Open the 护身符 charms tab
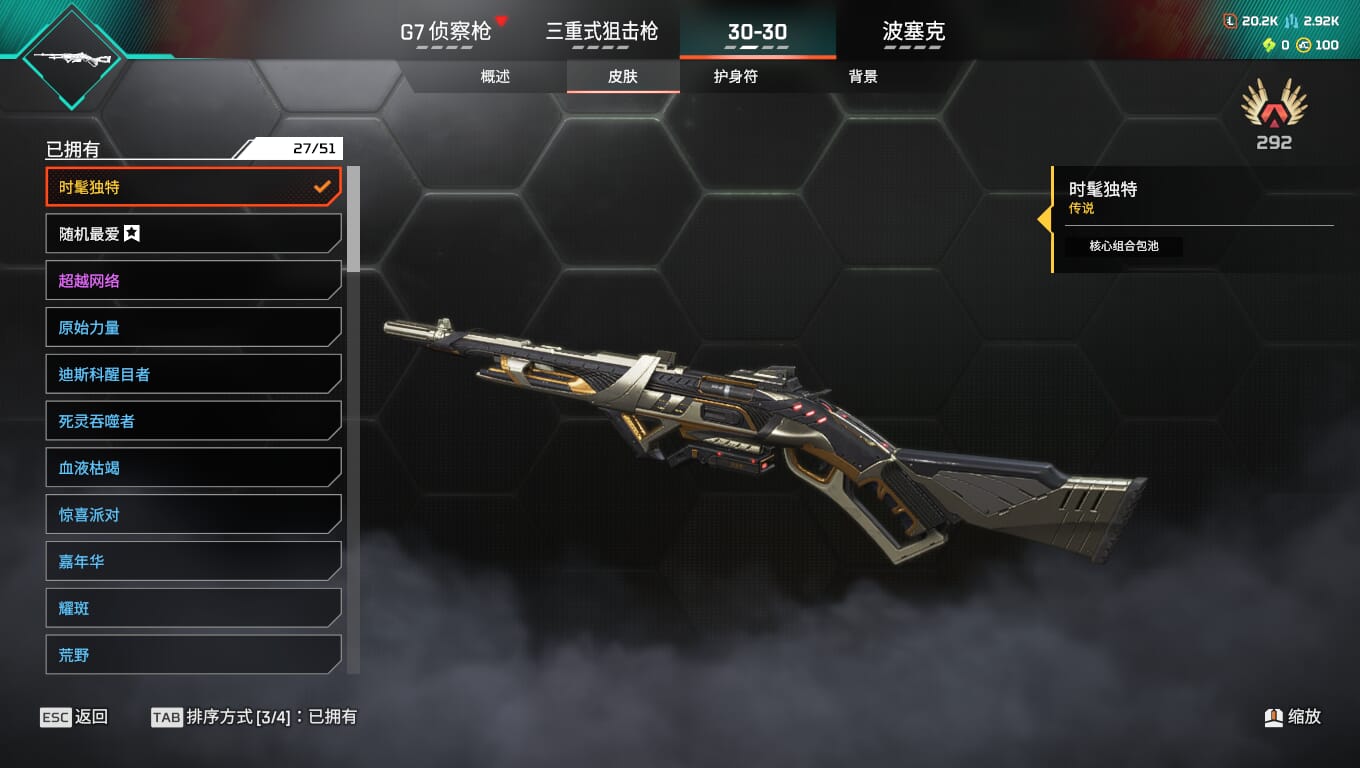Image resolution: width=1360 pixels, height=768 pixels. (x=735, y=77)
